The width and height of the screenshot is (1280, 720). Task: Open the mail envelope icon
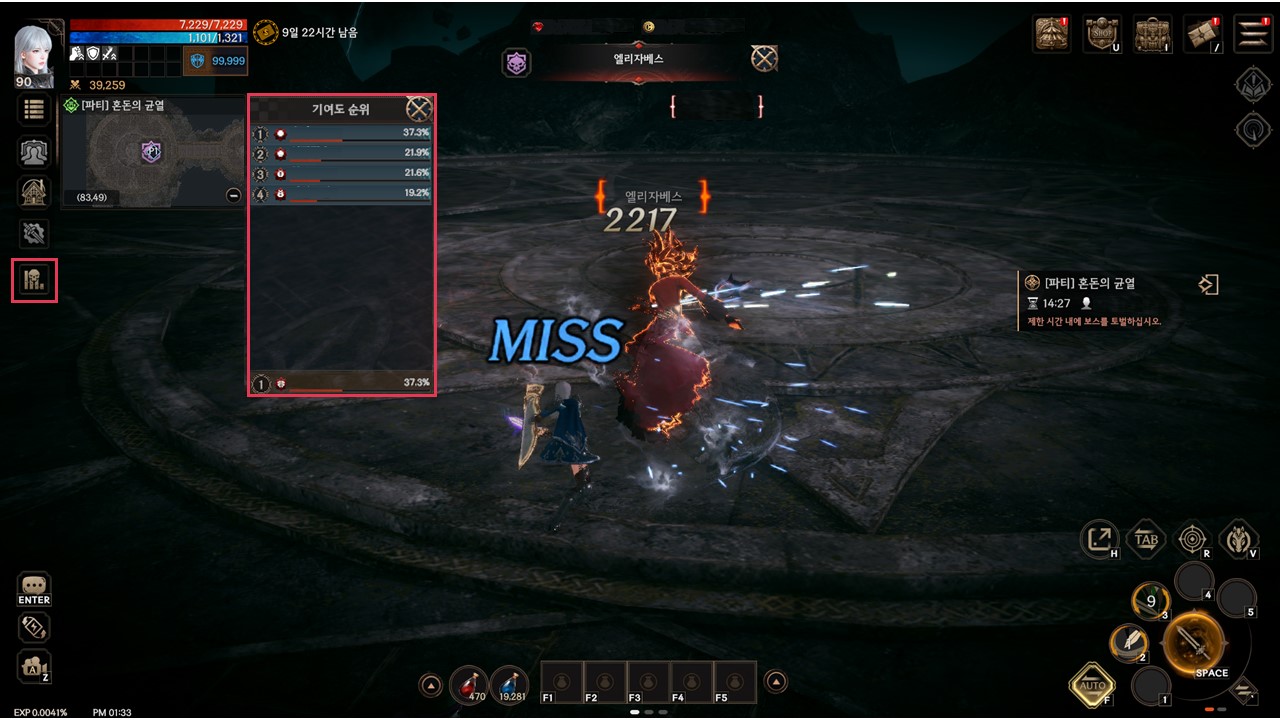tap(1202, 34)
